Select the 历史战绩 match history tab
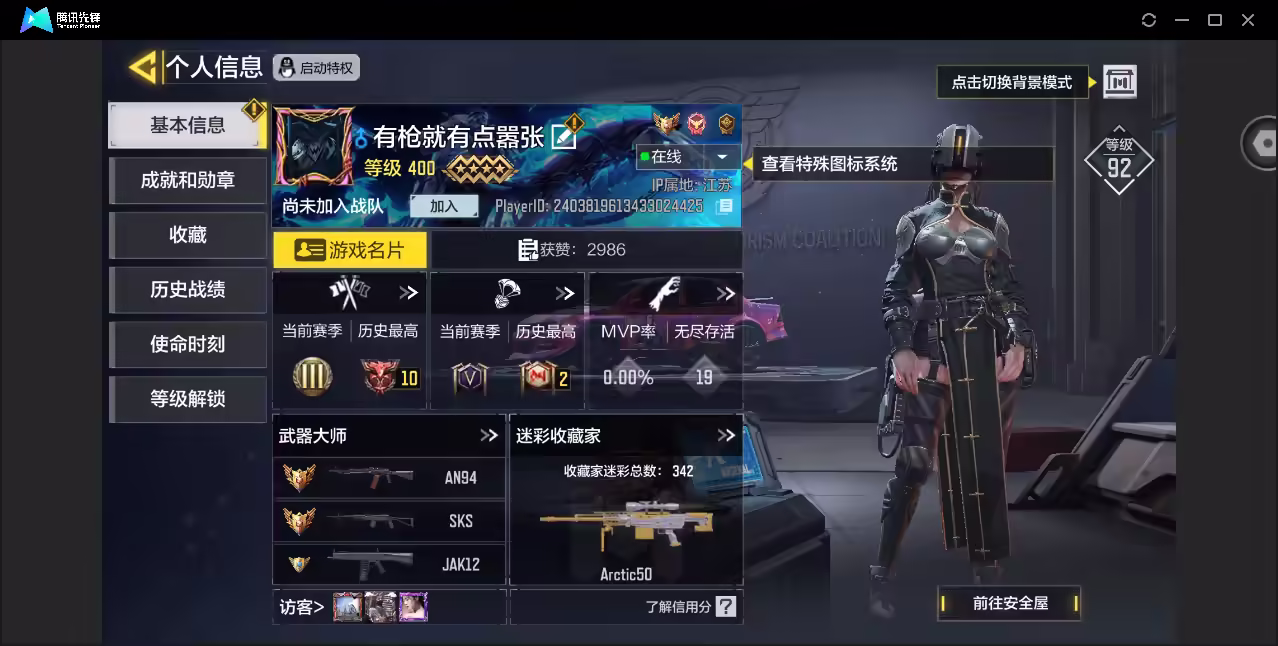This screenshot has width=1278, height=646. click(x=187, y=290)
